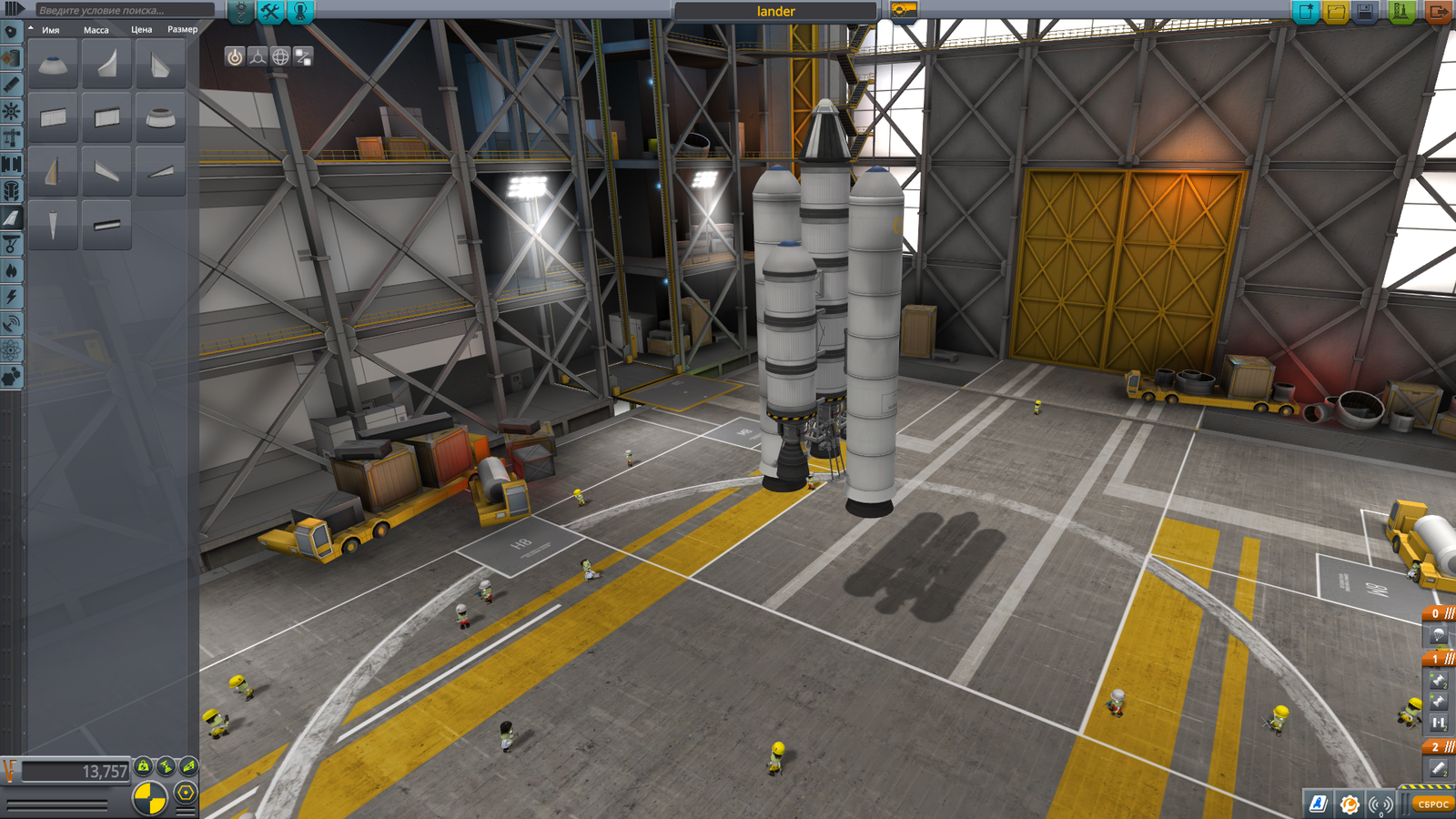The image size is (1456, 819).
Task: Click the orange СБРОС reset button
Action: tap(1432, 804)
